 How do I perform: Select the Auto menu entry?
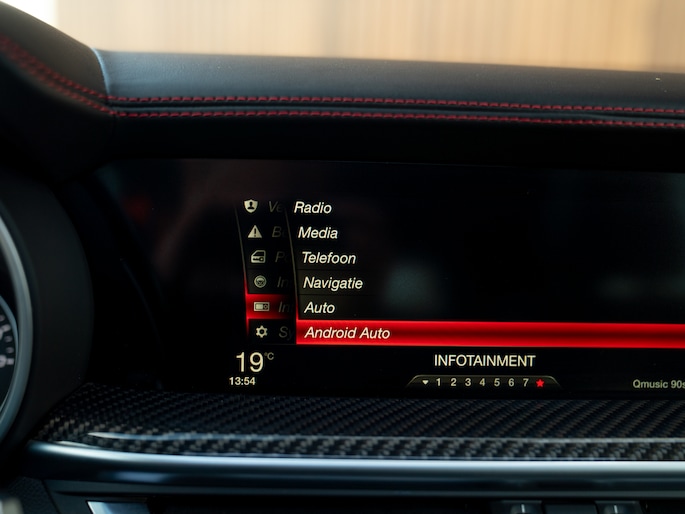point(320,308)
